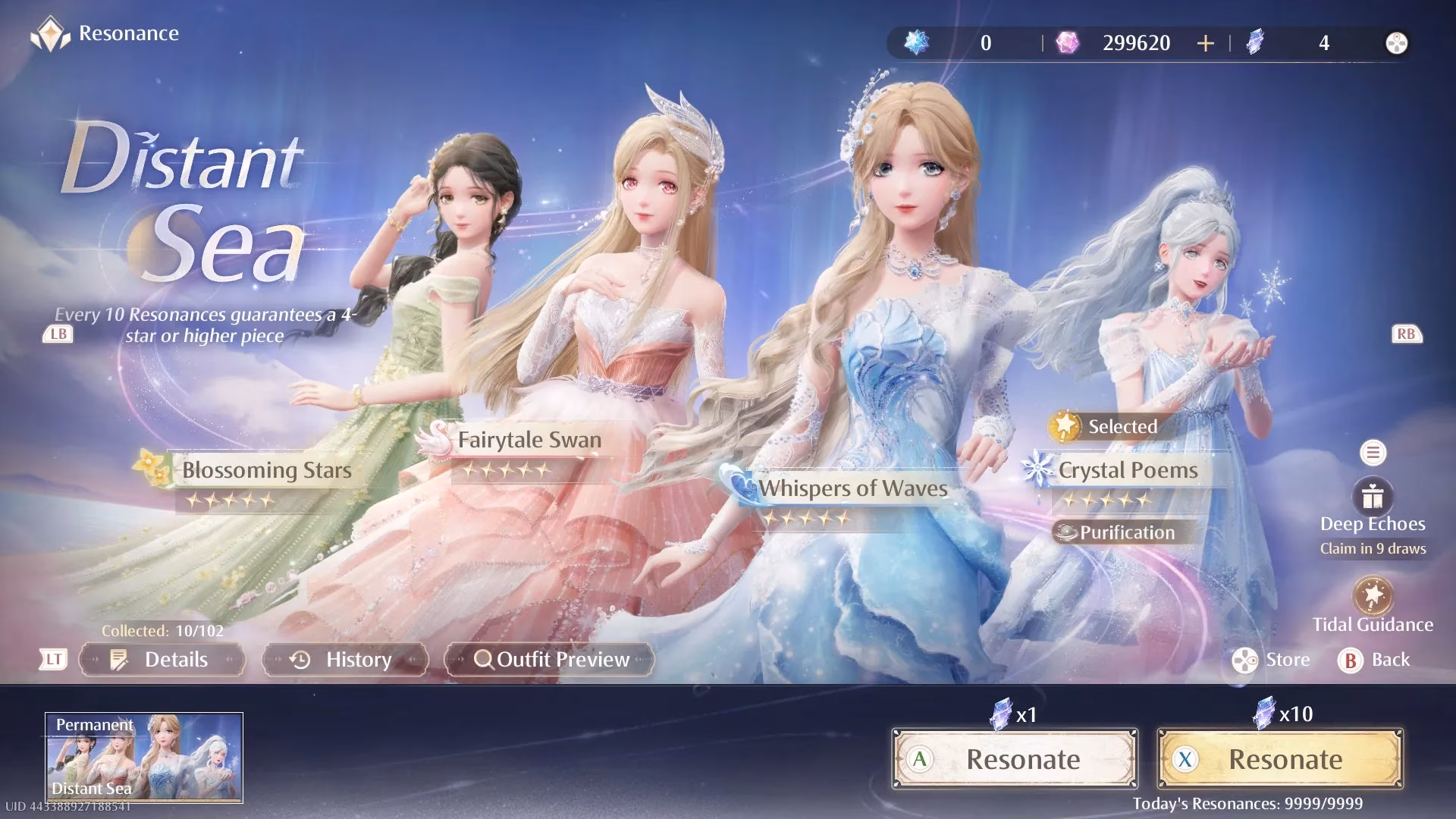Select the Blossoming Stars outfit label

tap(265, 471)
